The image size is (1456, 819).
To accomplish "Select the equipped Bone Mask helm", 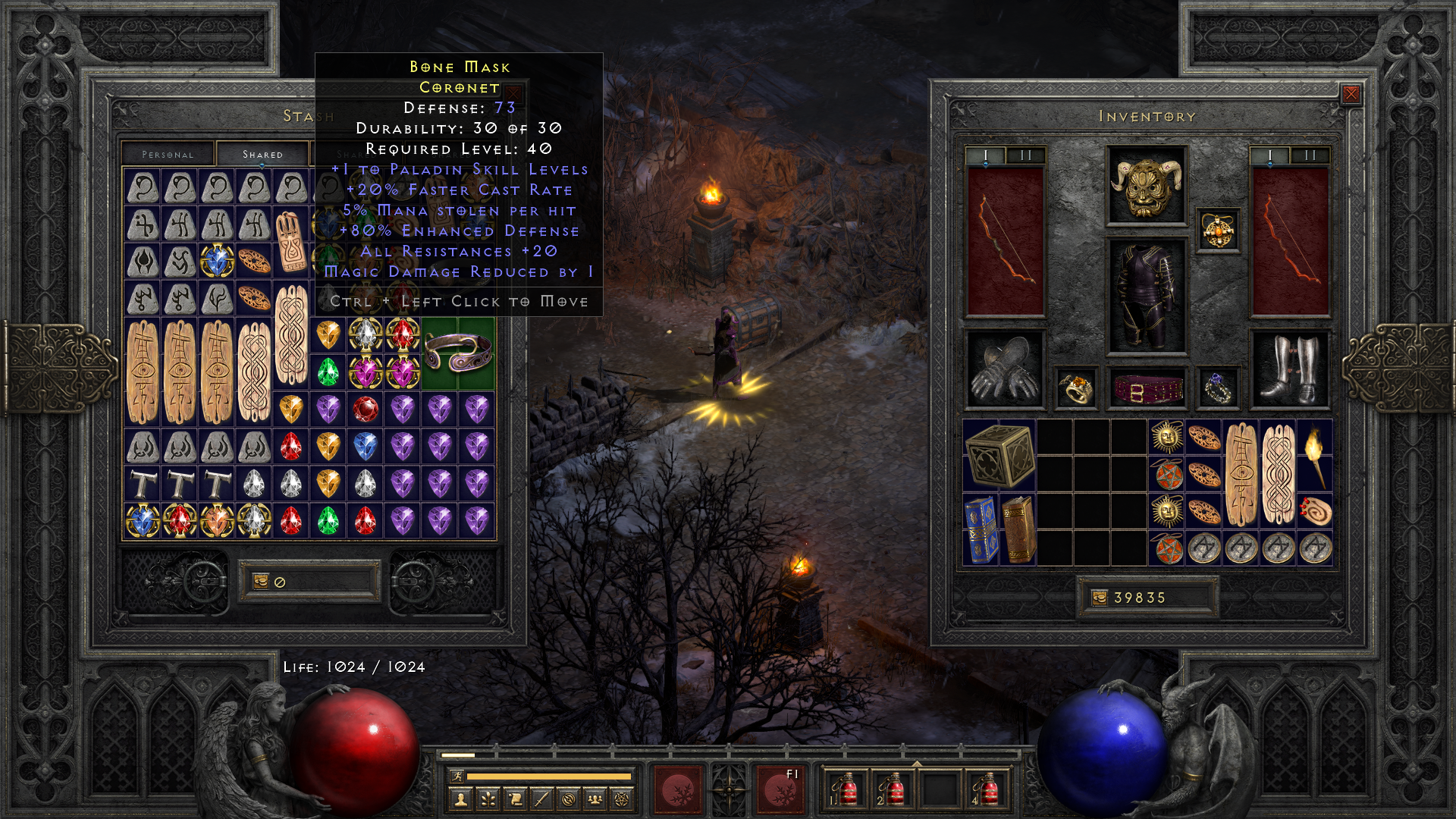I will (x=1146, y=186).
